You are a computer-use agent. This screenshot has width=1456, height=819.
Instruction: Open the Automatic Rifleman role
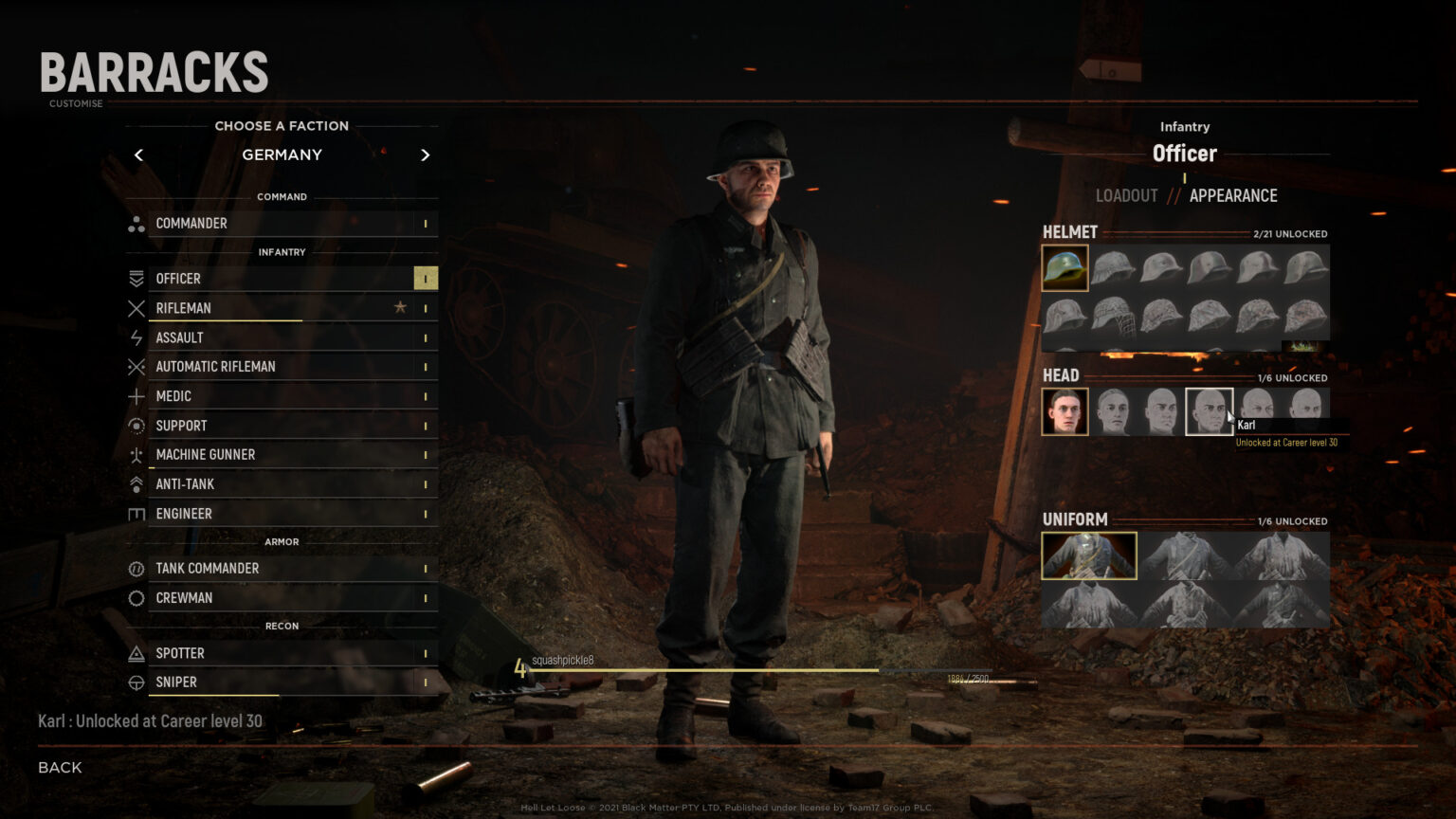tap(216, 367)
